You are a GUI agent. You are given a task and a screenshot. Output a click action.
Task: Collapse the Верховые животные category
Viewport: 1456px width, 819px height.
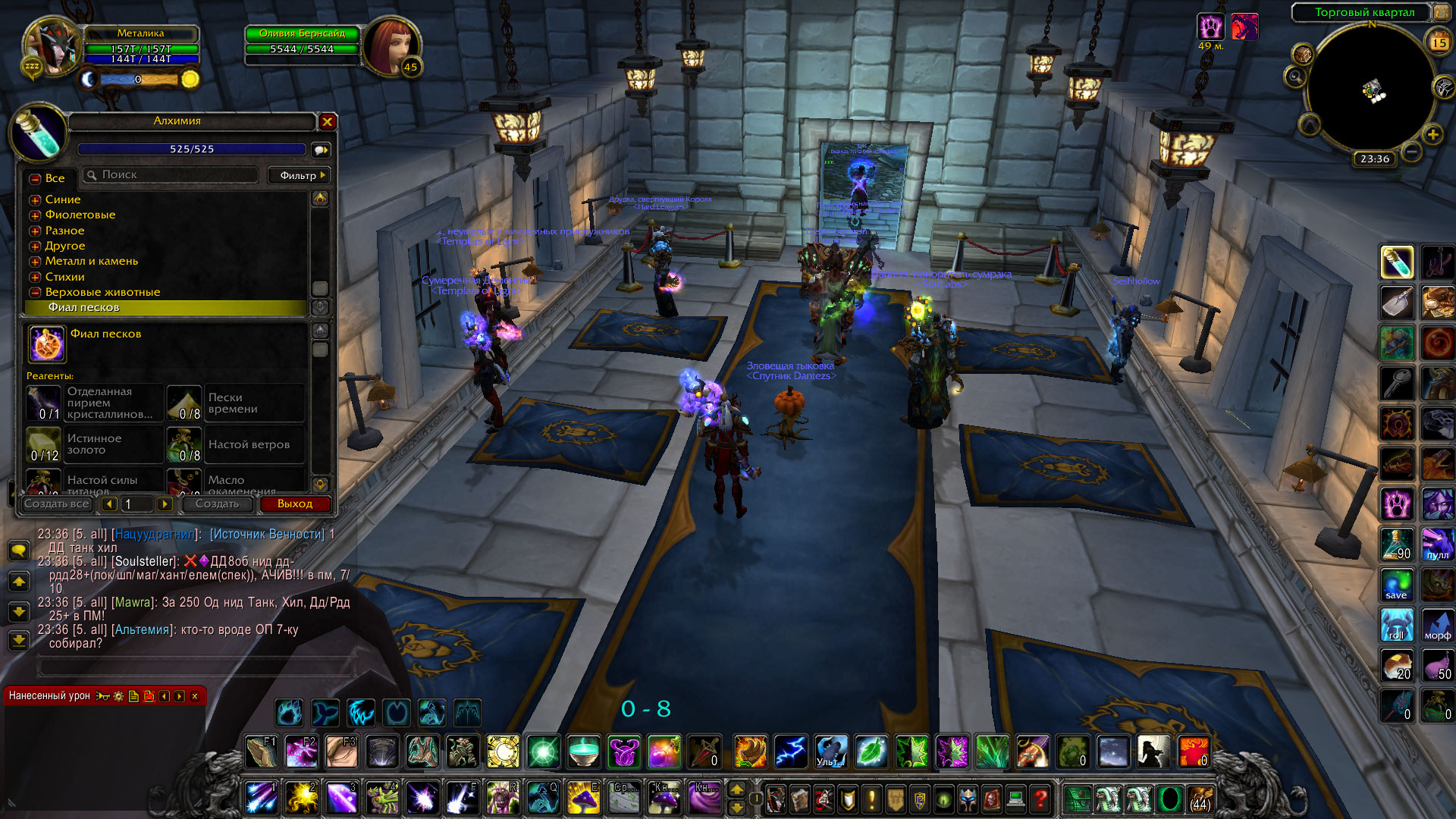[x=35, y=293]
